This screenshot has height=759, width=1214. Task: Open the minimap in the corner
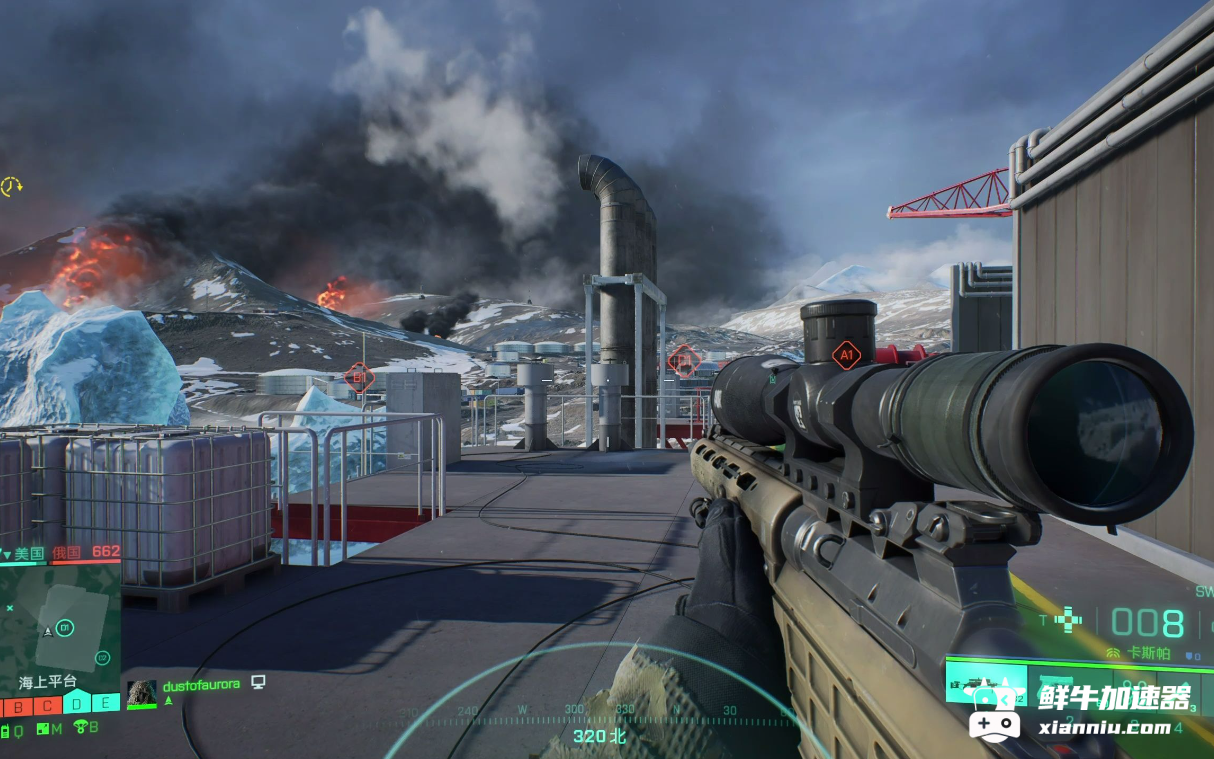(x=60, y=619)
